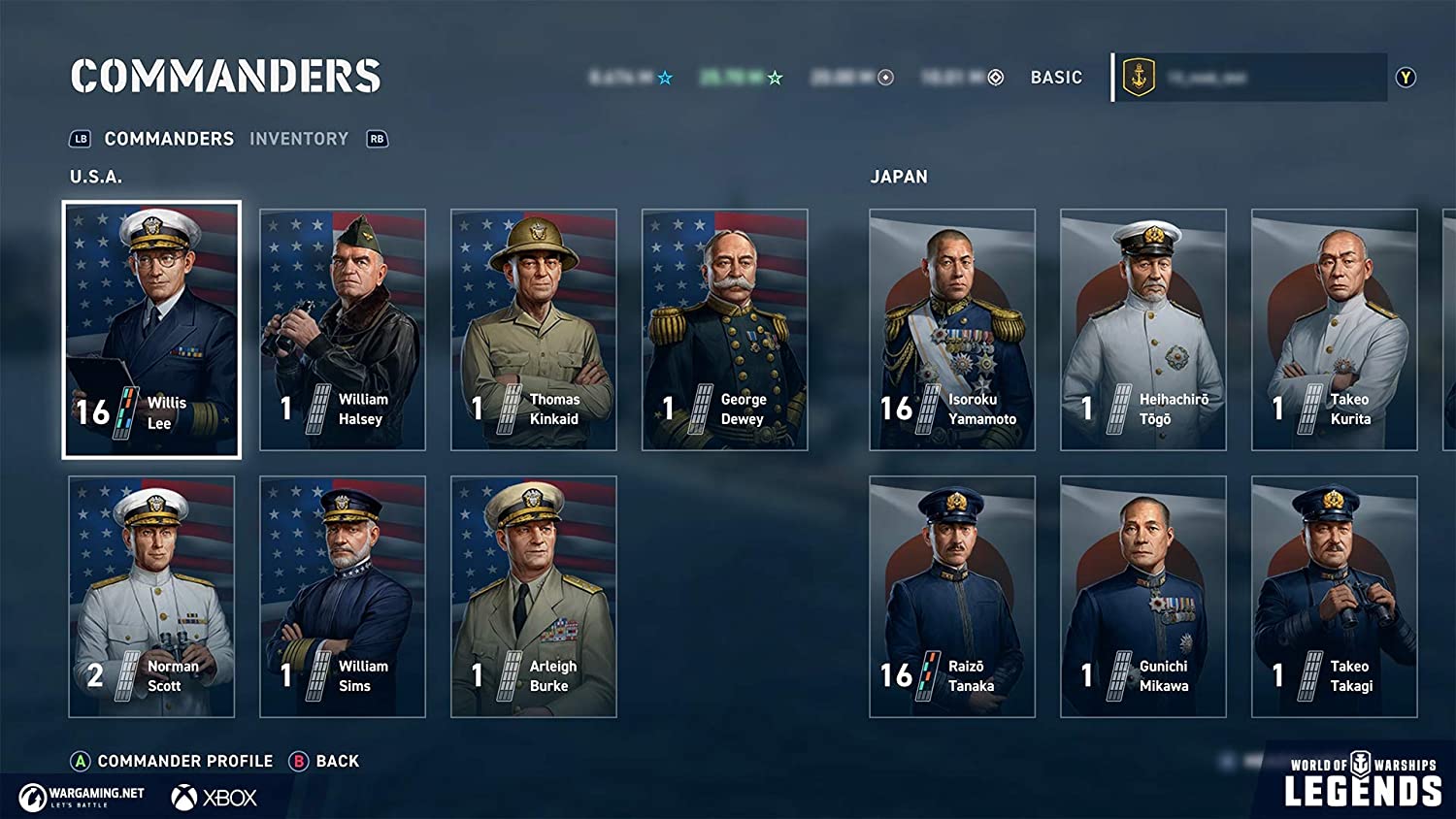Open the player profile anchor badge

pyautogui.click(x=1139, y=77)
